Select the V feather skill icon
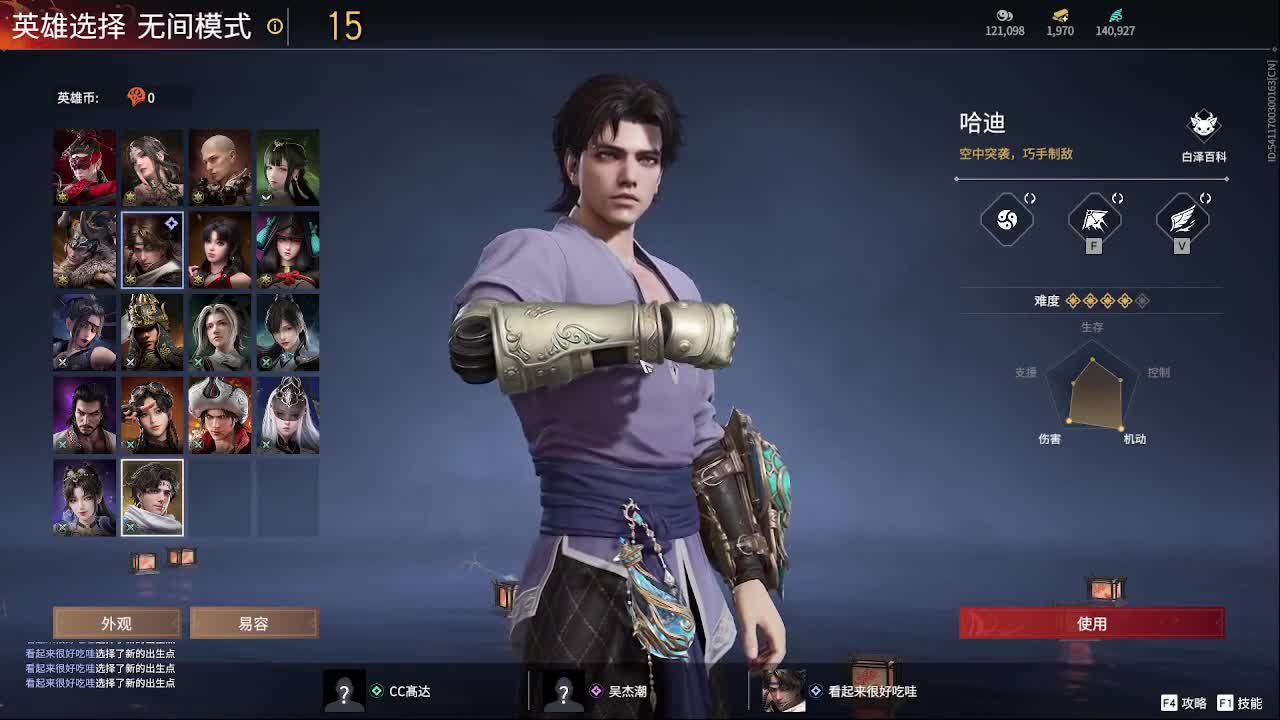This screenshot has width=1280, height=720. pos(1182,221)
